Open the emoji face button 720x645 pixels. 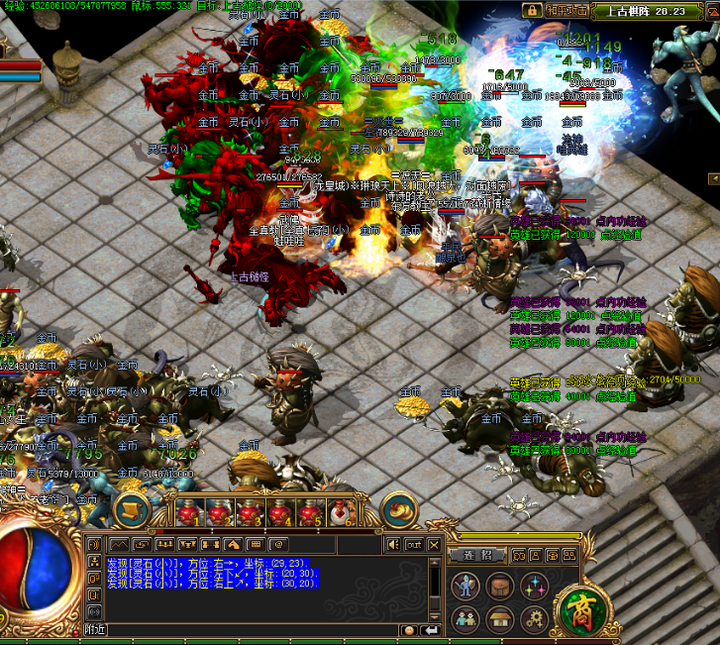coord(407,630)
